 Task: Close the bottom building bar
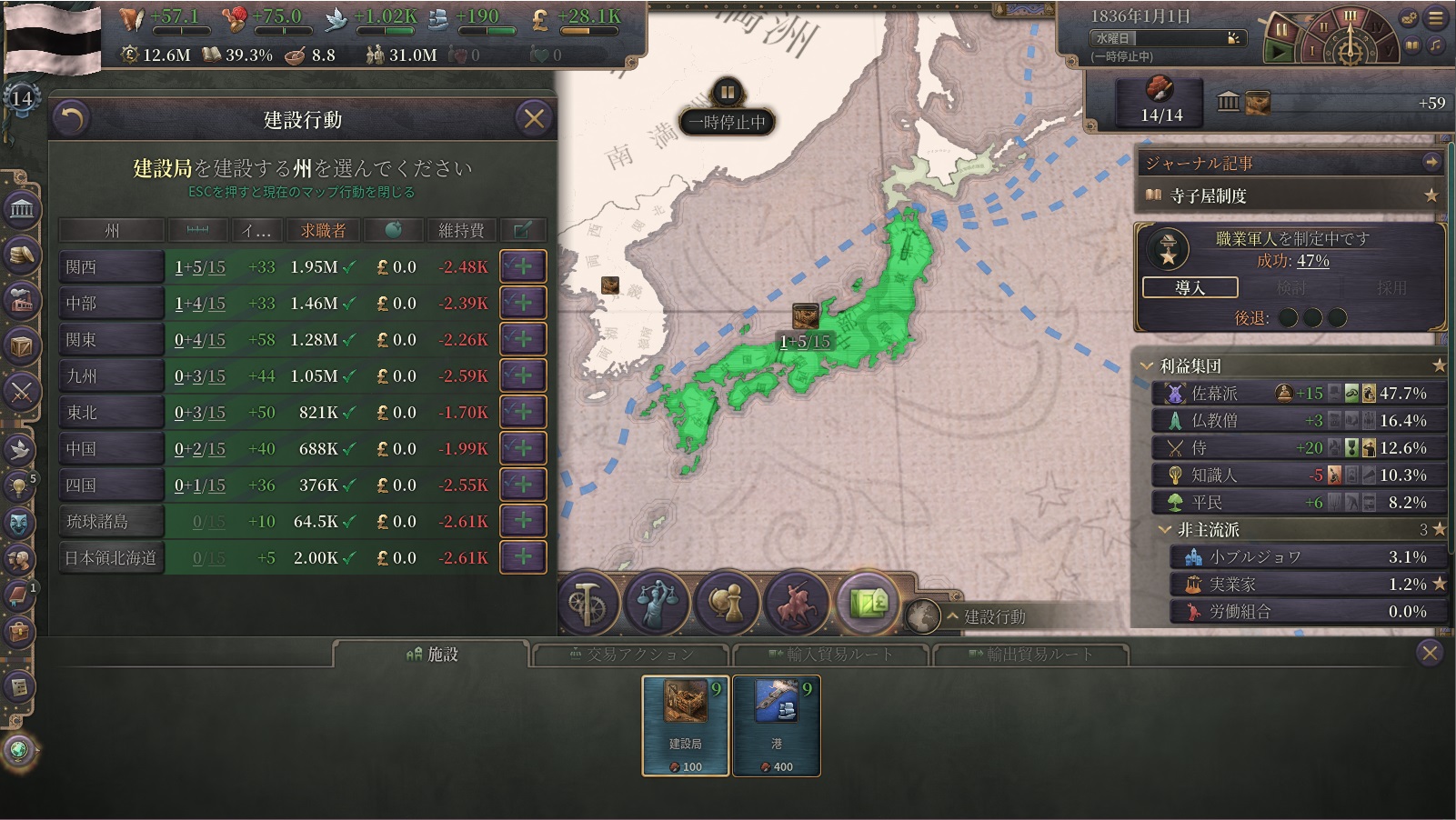coord(1430,653)
